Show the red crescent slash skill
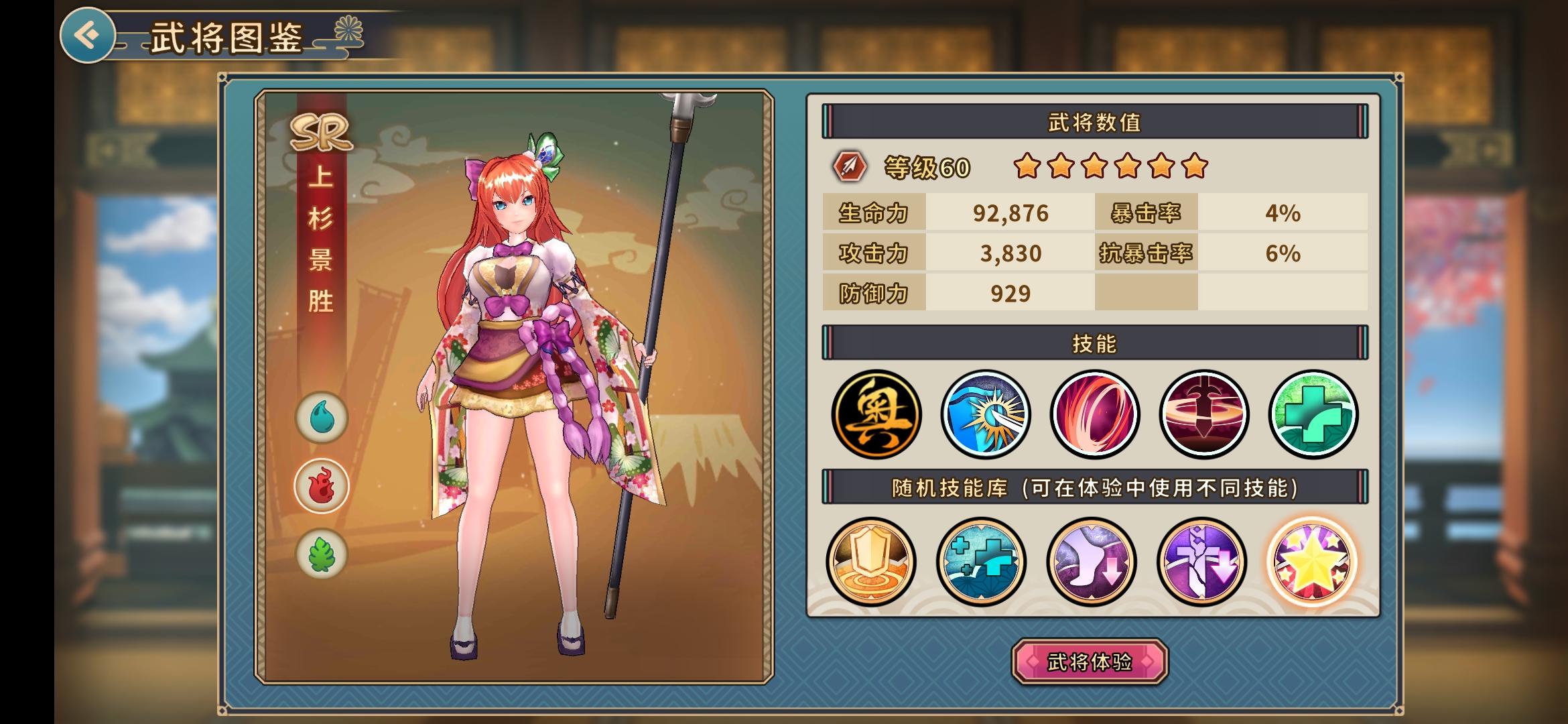 [x=1094, y=414]
